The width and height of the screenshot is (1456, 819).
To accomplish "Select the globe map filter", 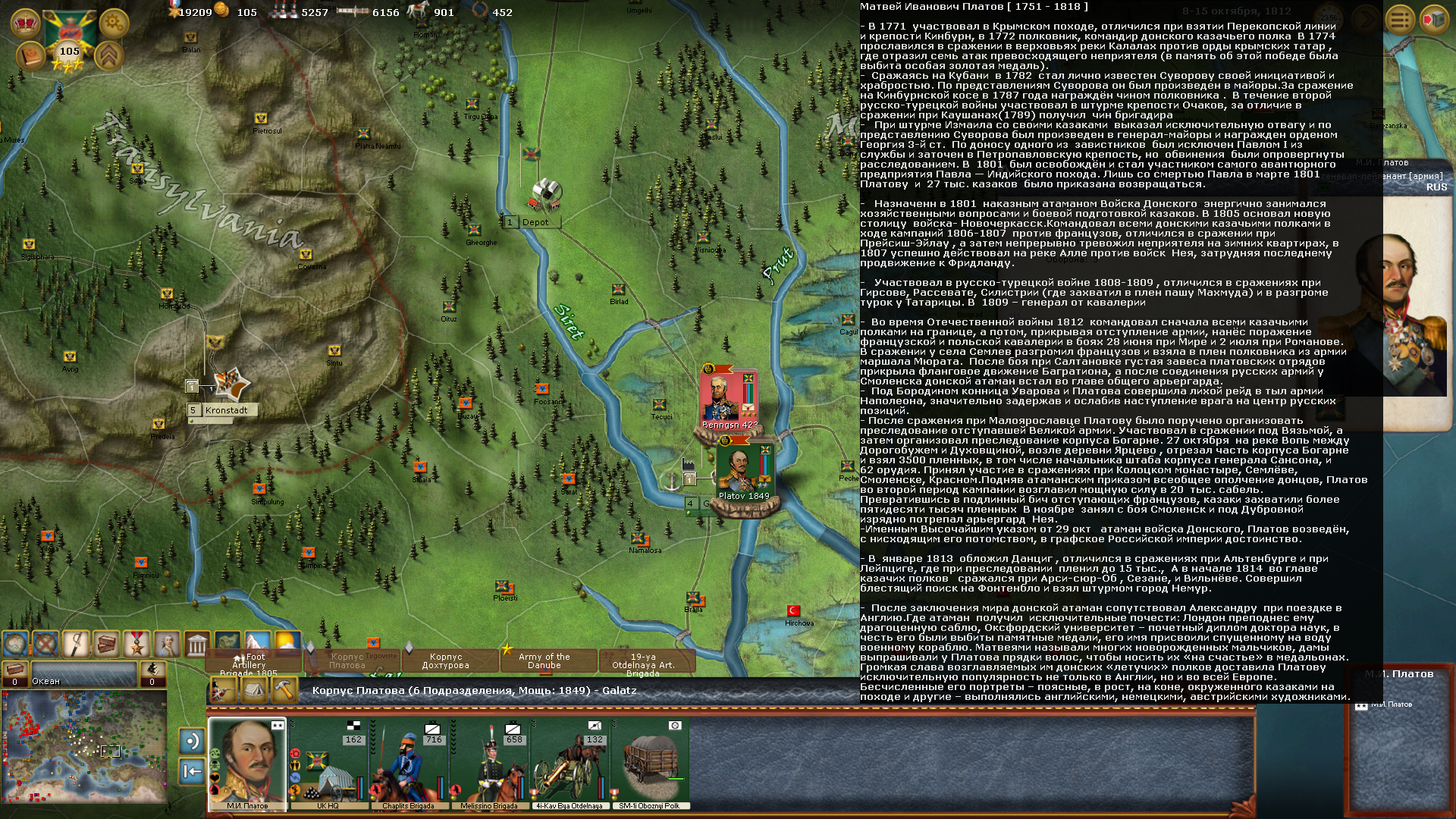I will click(15, 645).
